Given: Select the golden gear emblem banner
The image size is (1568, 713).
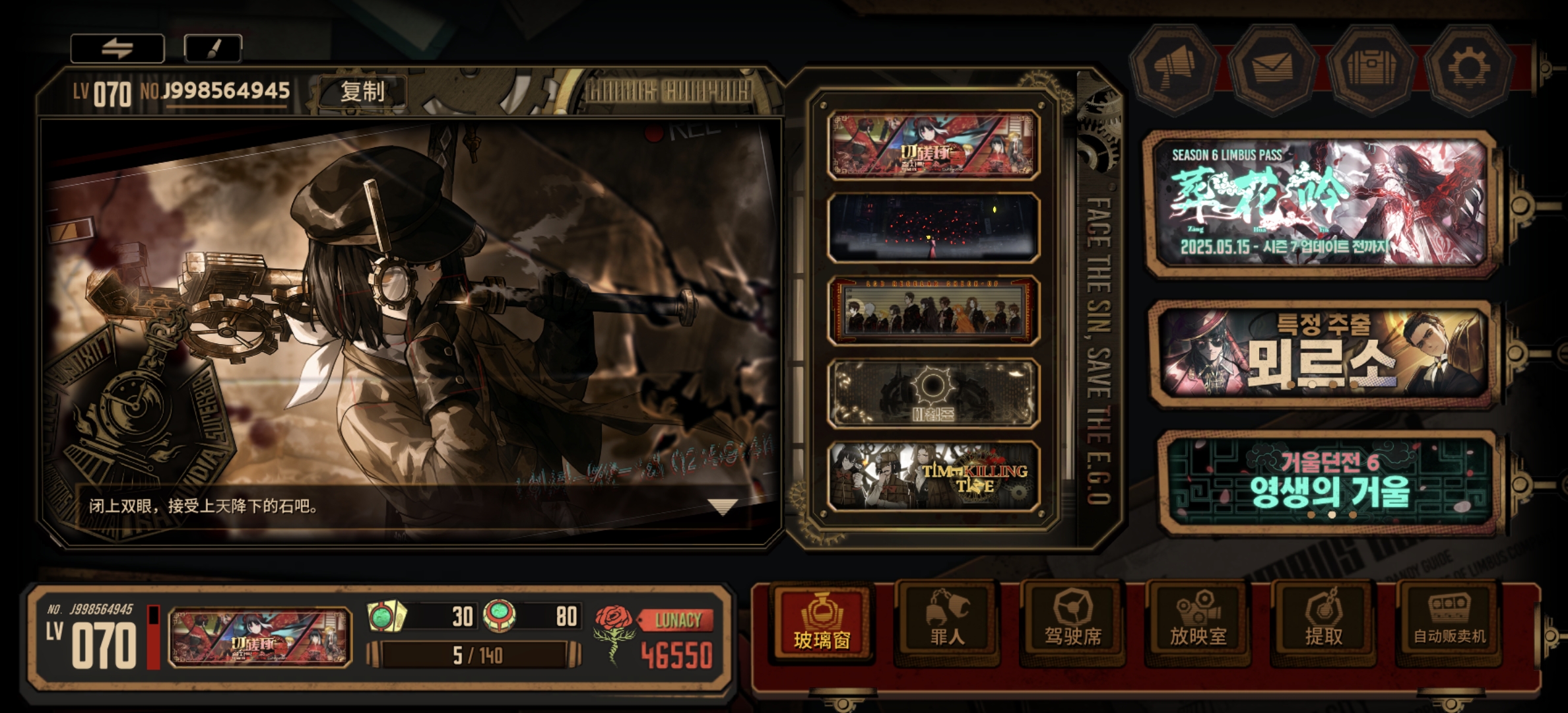Looking at the screenshot, I should pos(933,393).
